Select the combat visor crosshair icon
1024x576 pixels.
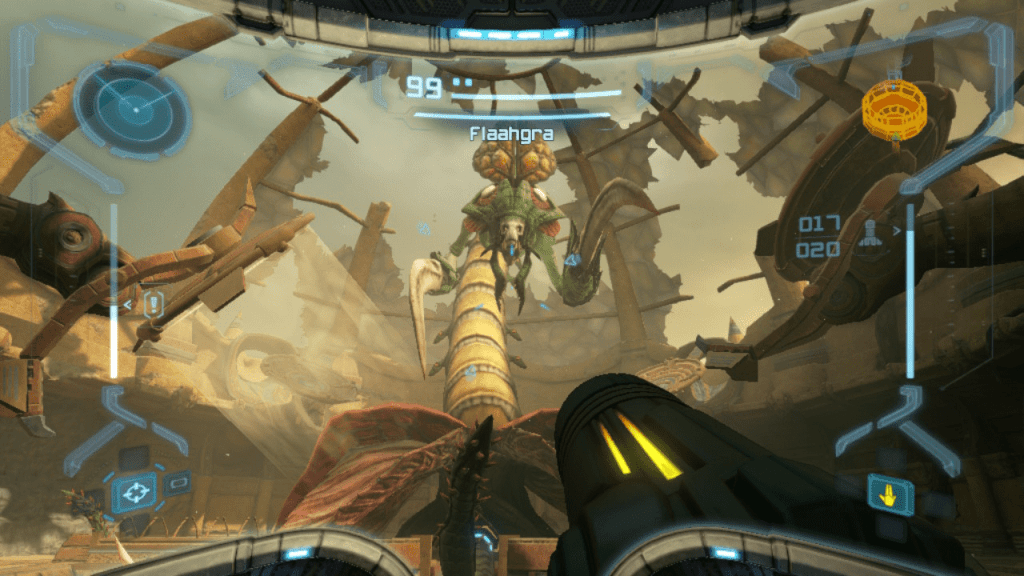(133, 492)
